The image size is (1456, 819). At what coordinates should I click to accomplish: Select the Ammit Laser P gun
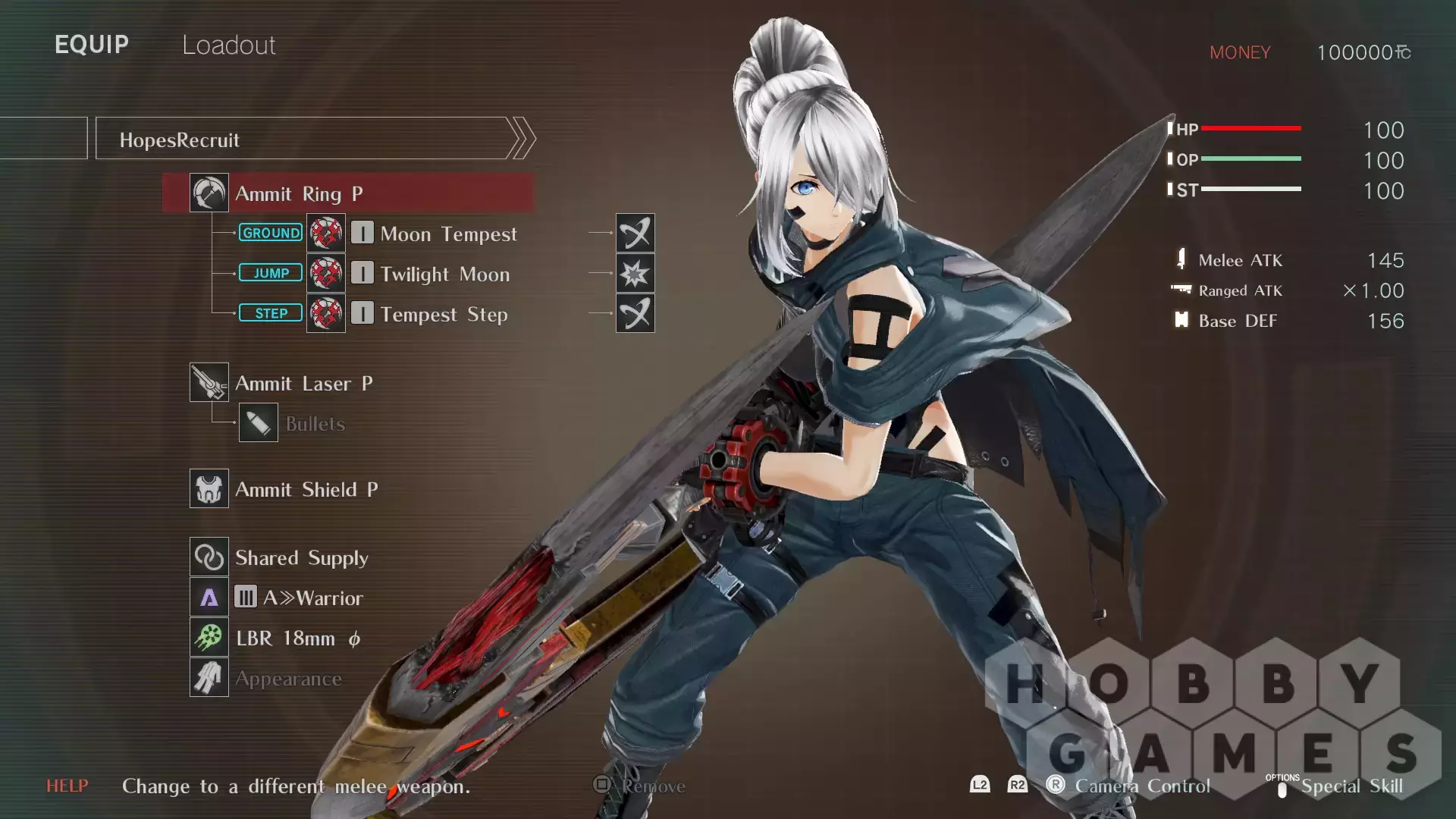coord(303,383)
